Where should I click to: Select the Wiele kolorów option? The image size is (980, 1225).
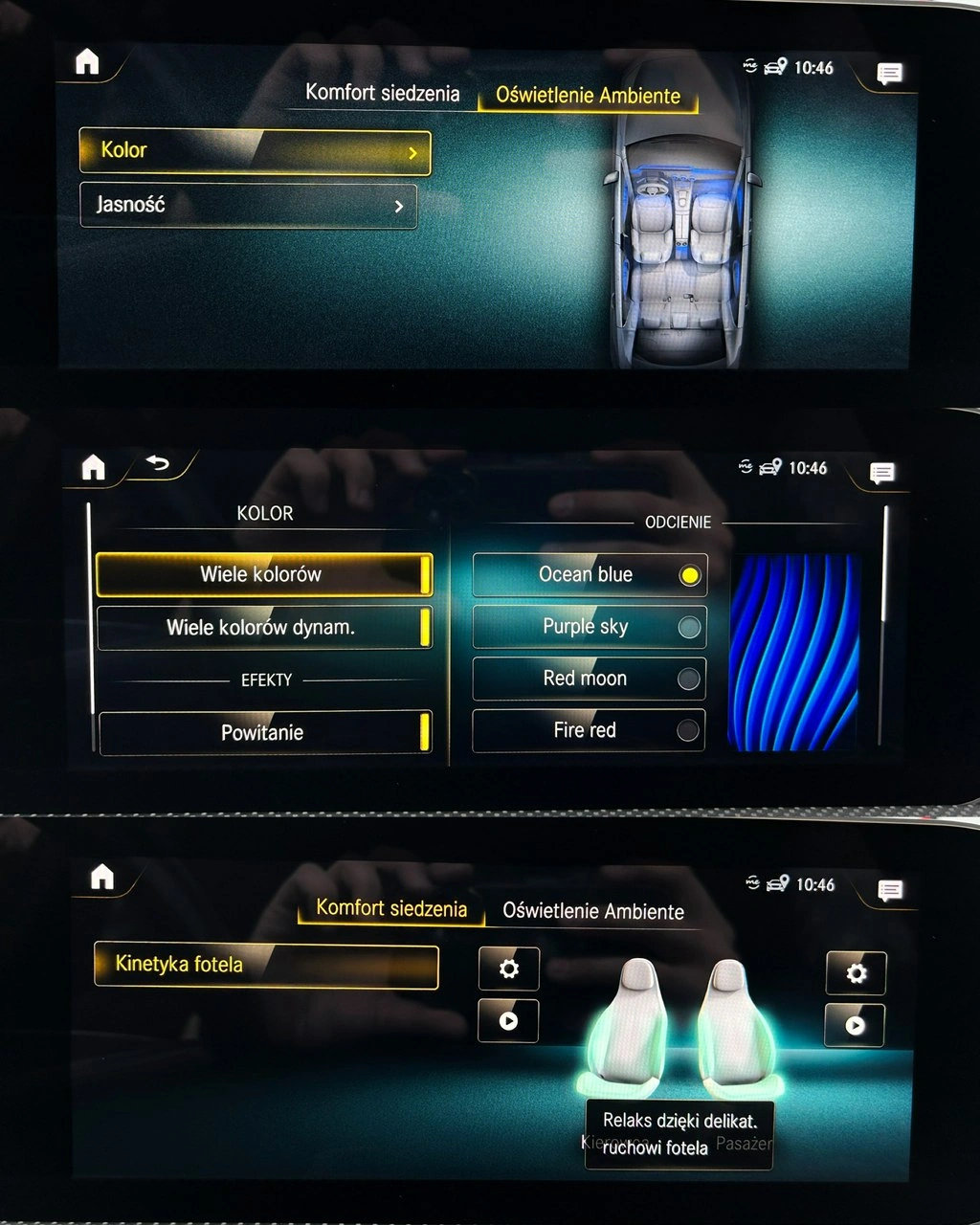264,574
